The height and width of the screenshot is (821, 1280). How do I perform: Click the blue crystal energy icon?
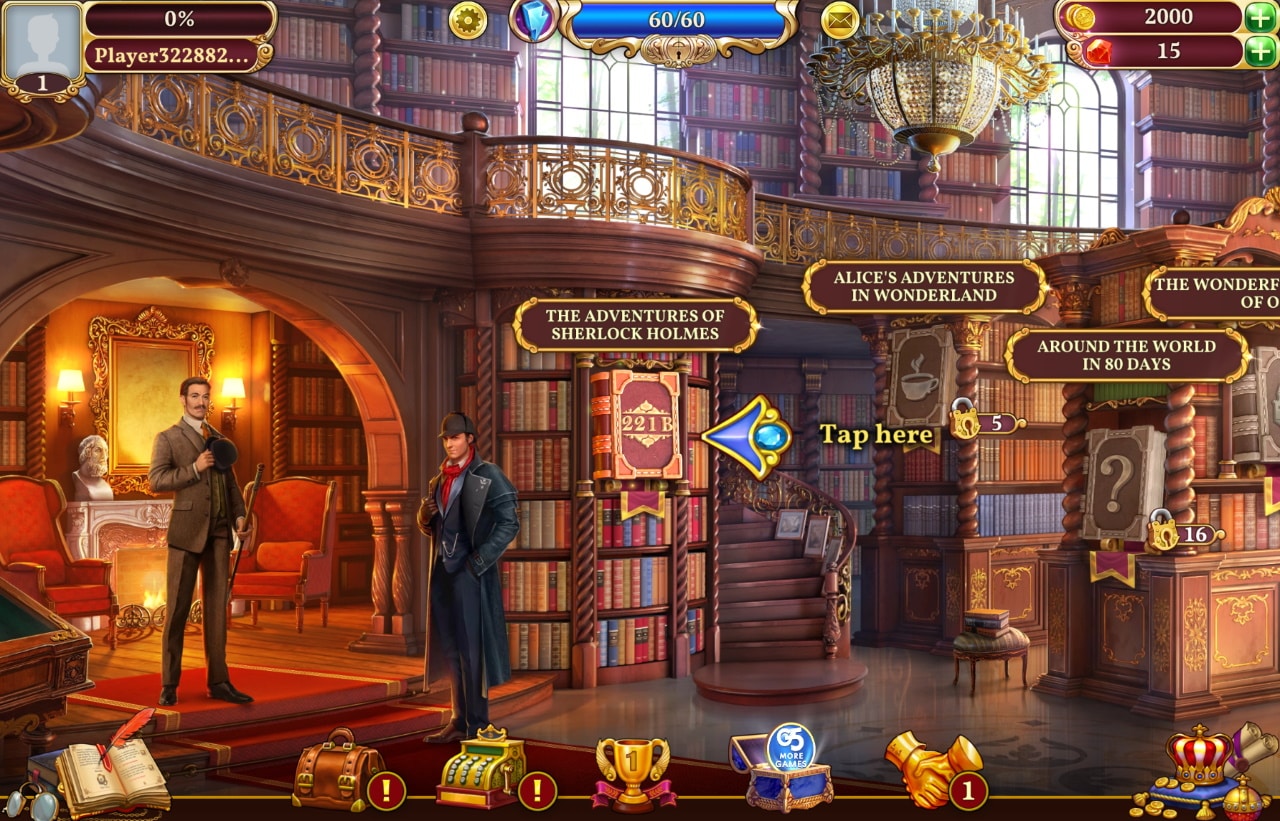tap(534, 20)
